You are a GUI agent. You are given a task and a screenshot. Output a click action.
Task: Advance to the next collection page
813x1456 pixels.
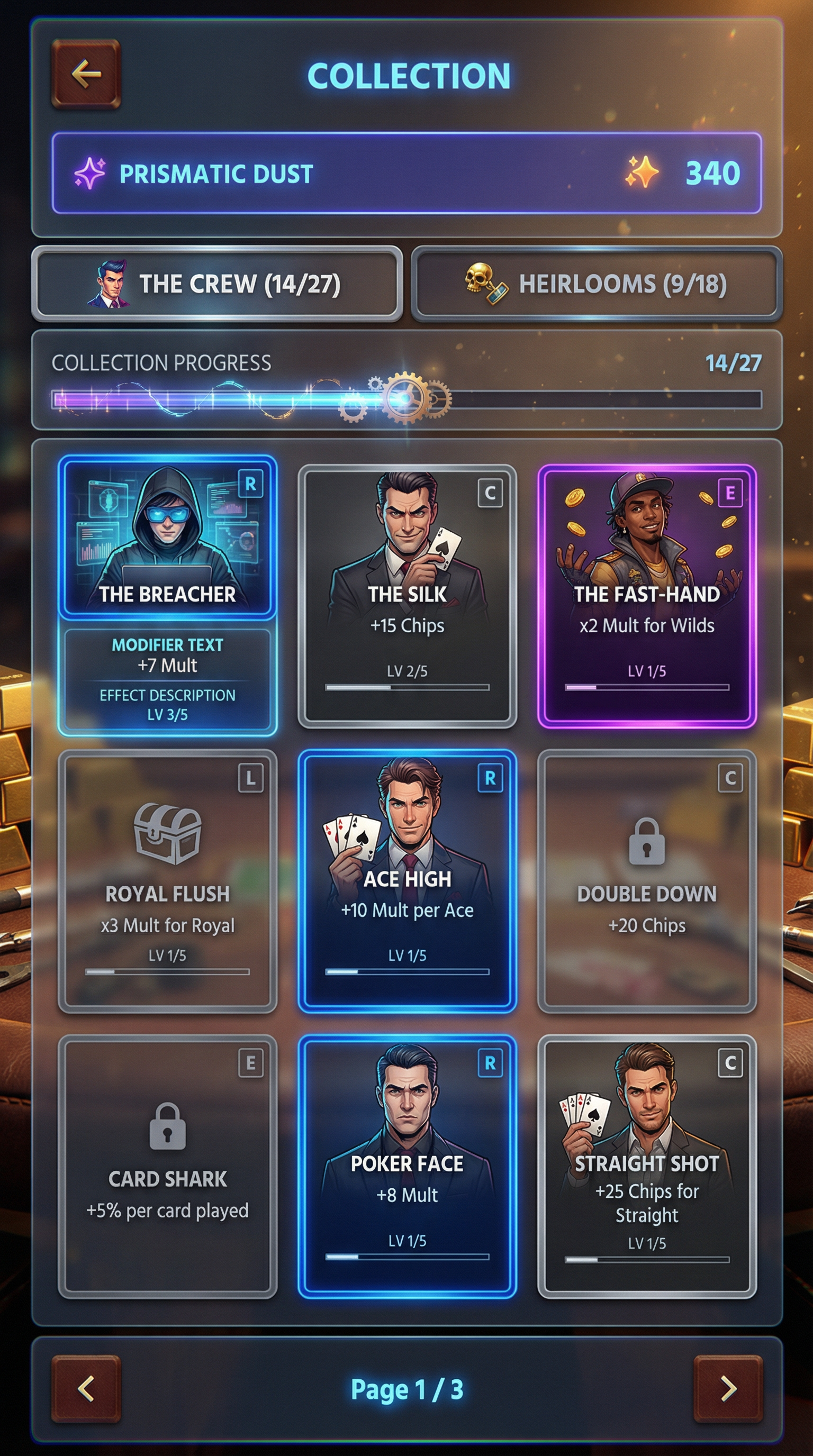(x=728, y=1388)
